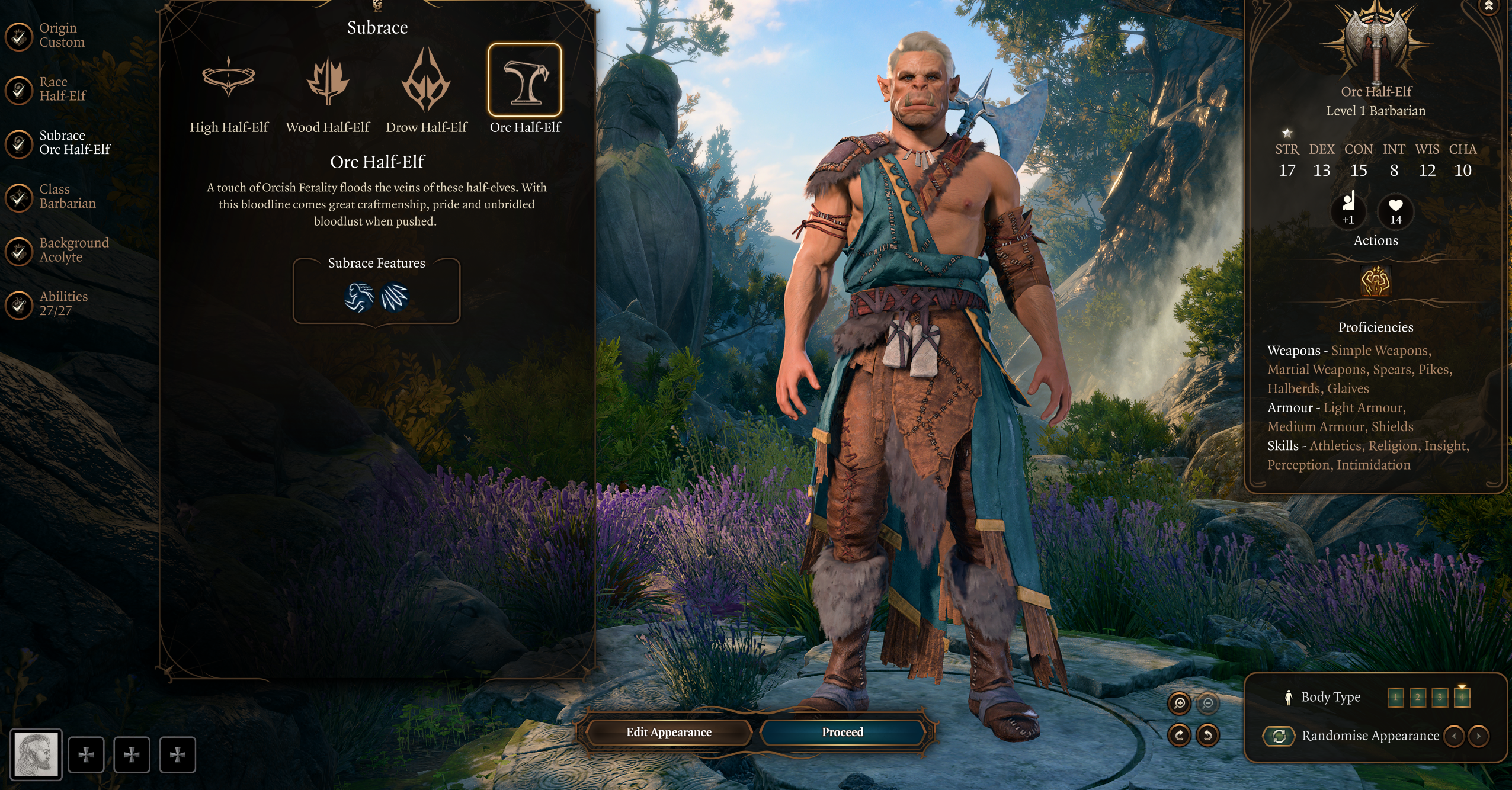1512x790 pixels.
Task: Randomise the character's appearance
Action: tap(1279, 736)
